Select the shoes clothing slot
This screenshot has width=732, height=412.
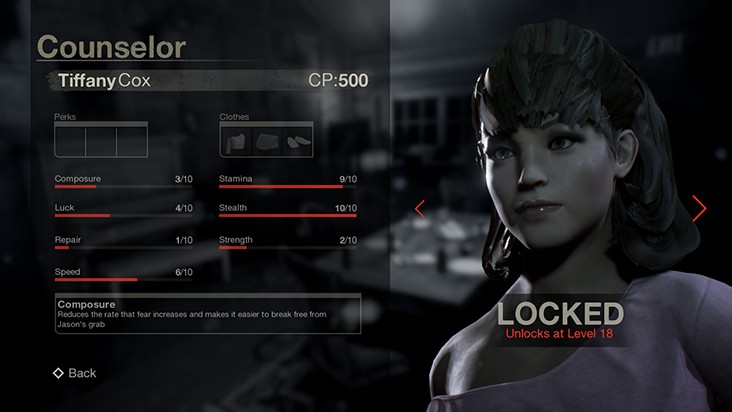[297, 141]
